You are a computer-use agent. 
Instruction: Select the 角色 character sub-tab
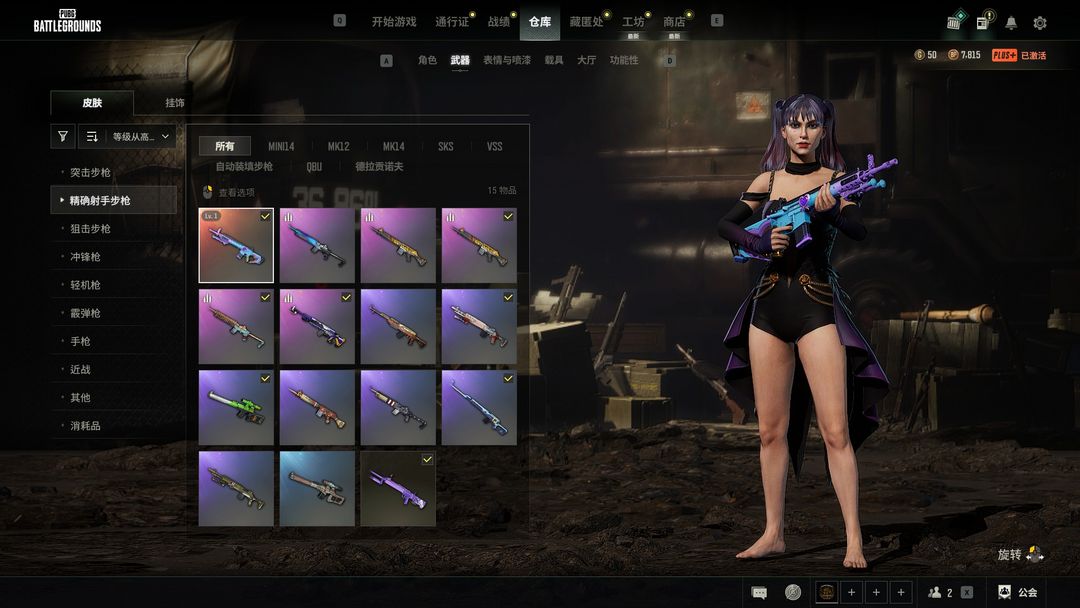coord(427,60)
